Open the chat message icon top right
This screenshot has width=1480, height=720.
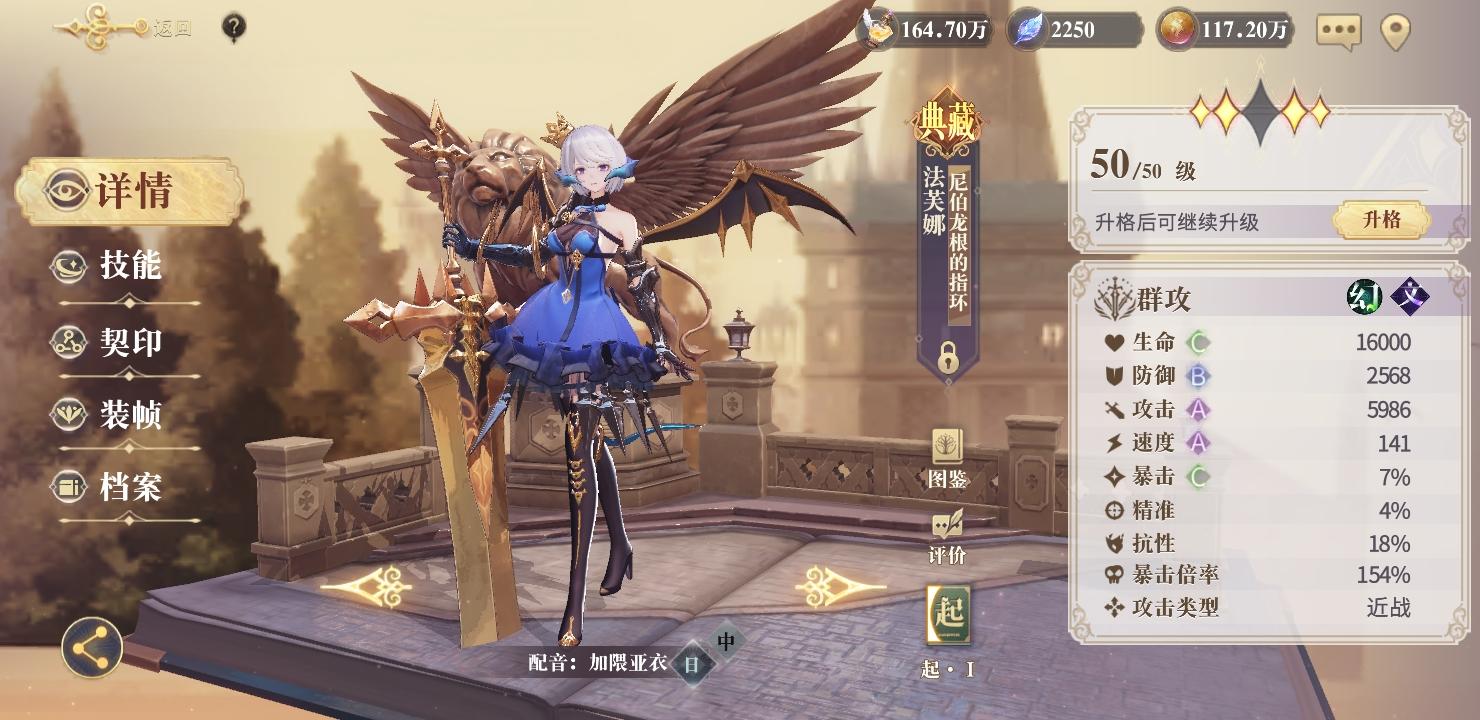tap(1340, 31)
